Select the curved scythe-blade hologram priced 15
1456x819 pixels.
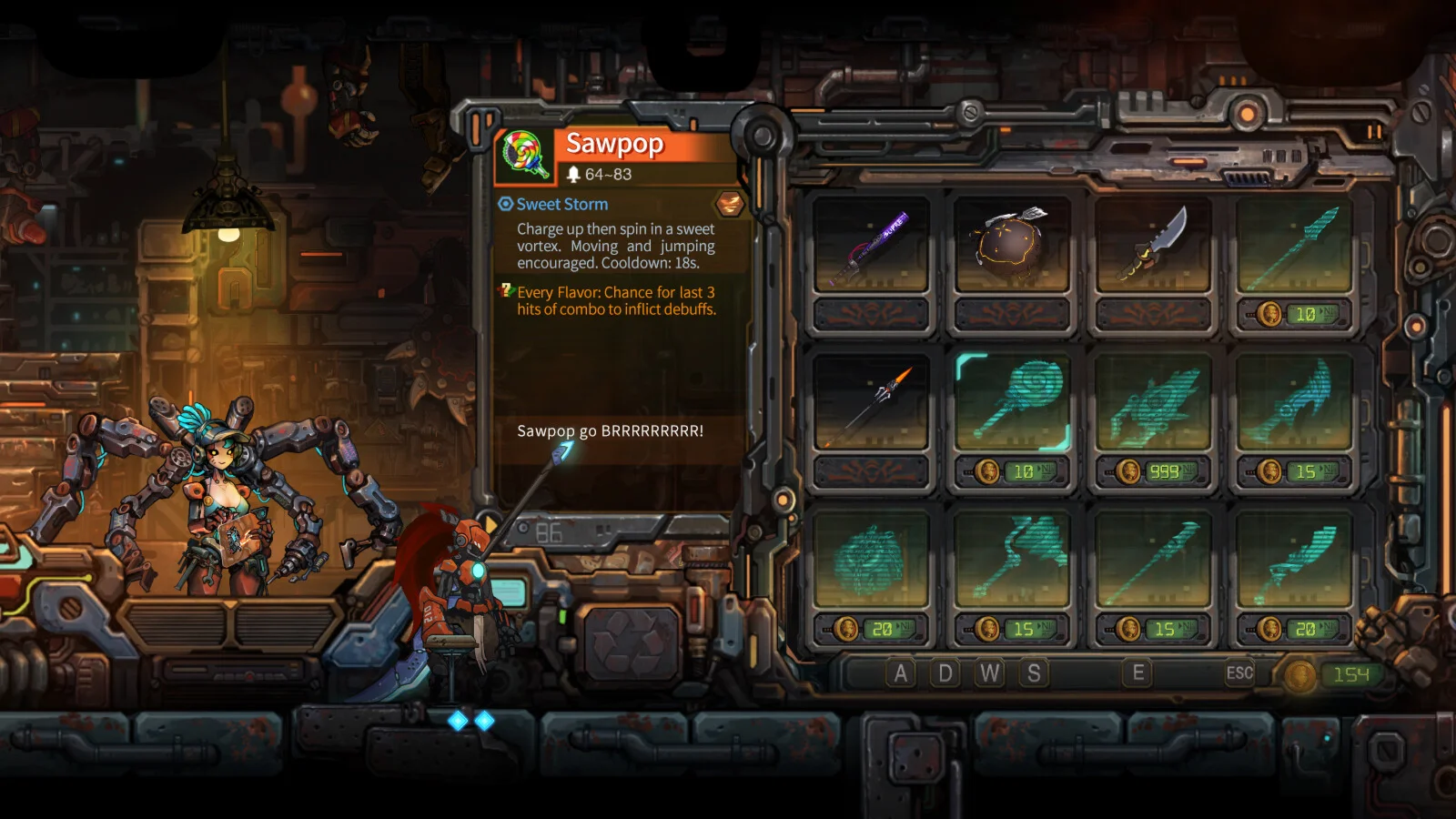coord(1294,401)
